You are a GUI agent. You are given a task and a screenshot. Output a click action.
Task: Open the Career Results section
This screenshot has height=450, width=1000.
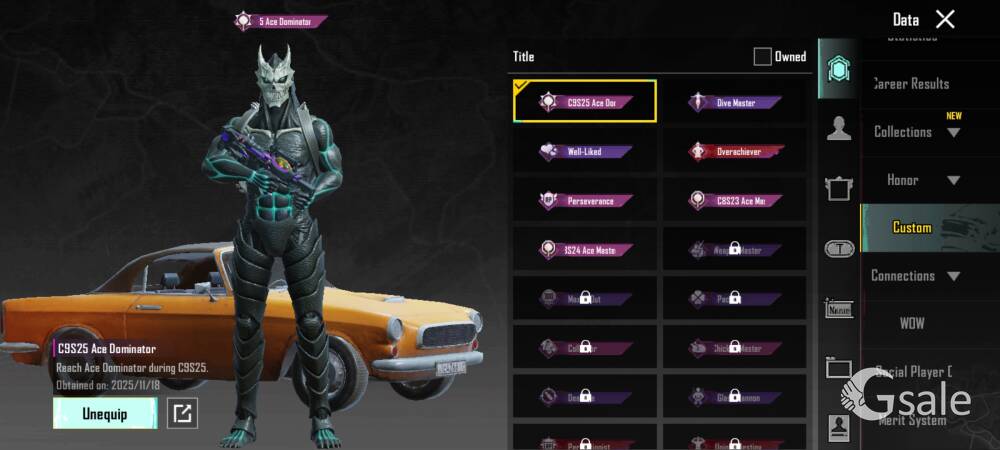point(912,84)
